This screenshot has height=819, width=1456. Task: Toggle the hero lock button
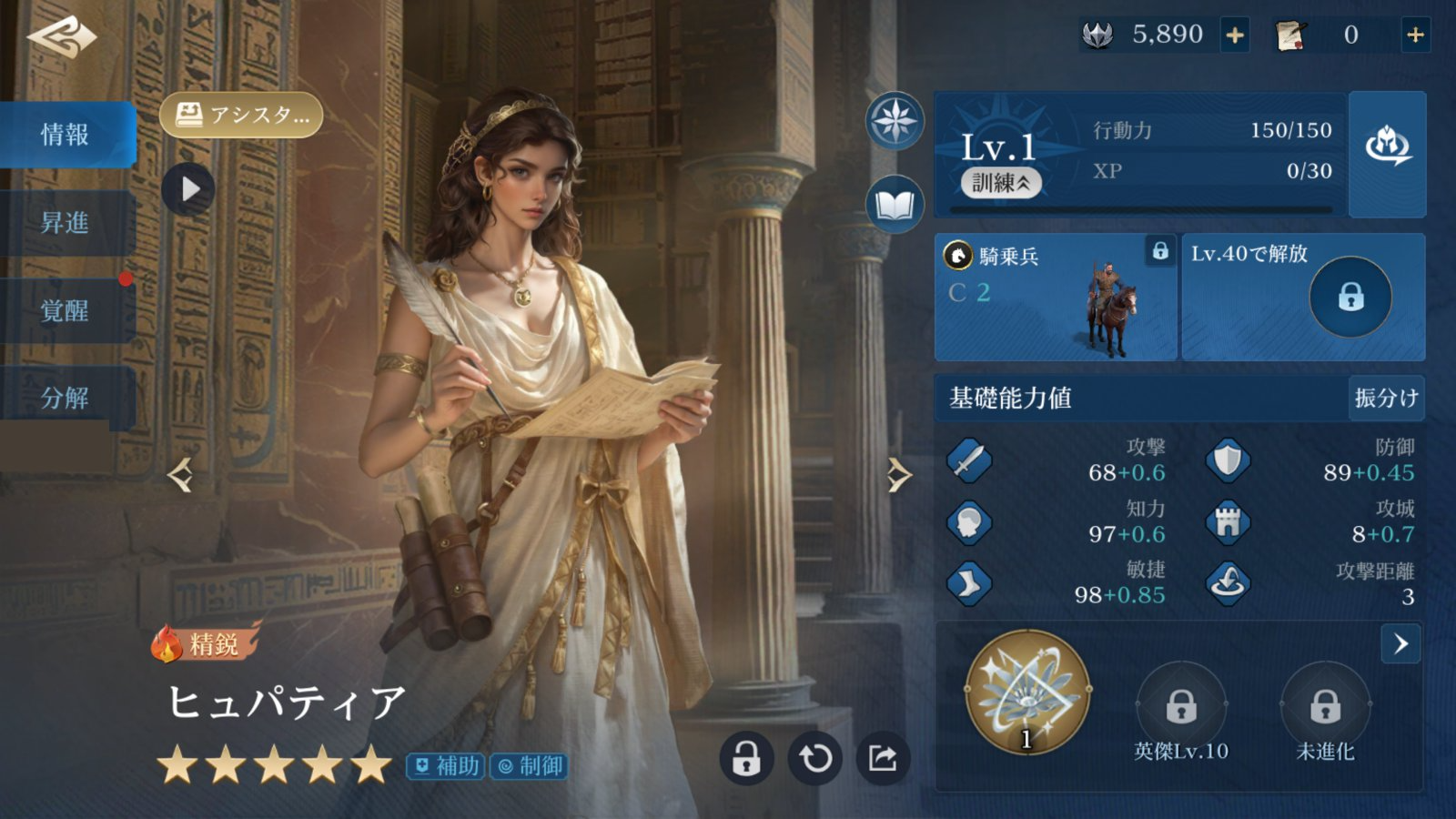746,758
